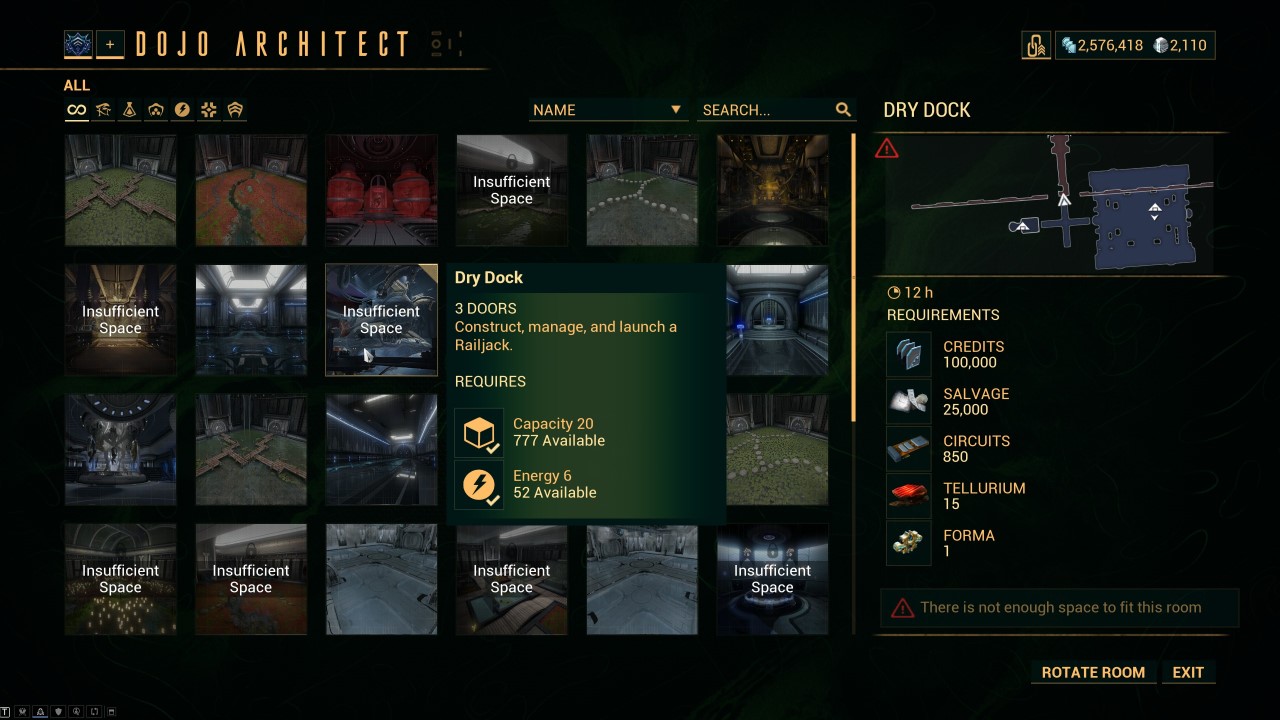Toggle the Energy checkmark in Dry Dock panel
Viewport: 1280px width, 720px height.
coord(478,484)
